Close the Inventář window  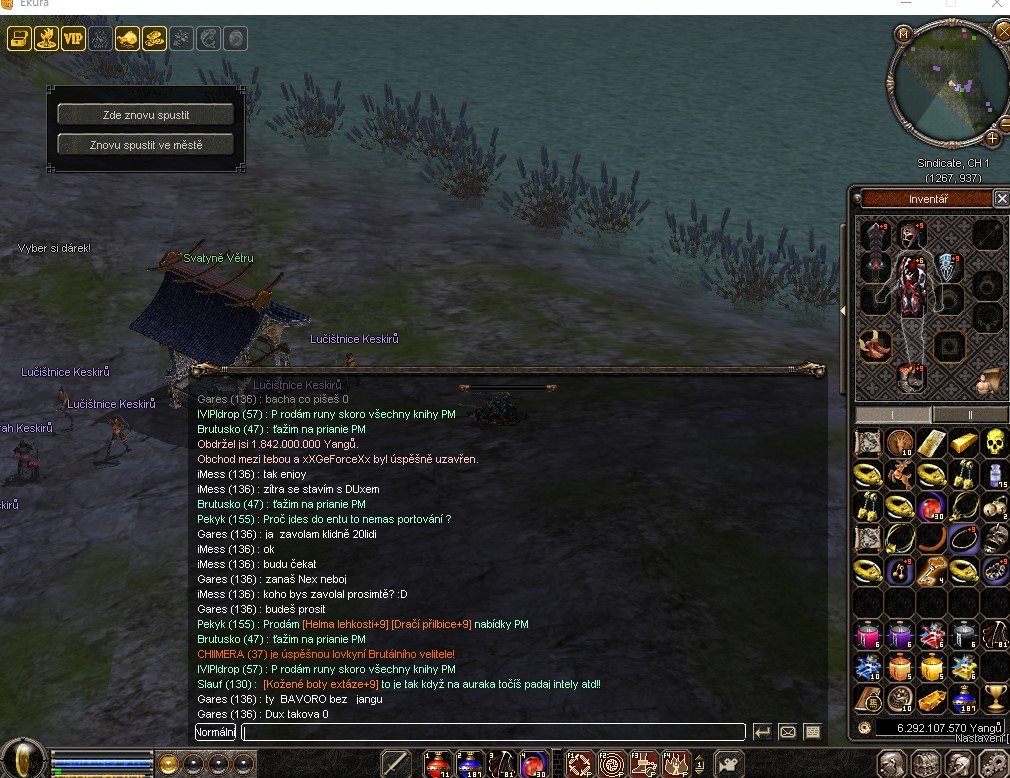tap(1001, 199)
